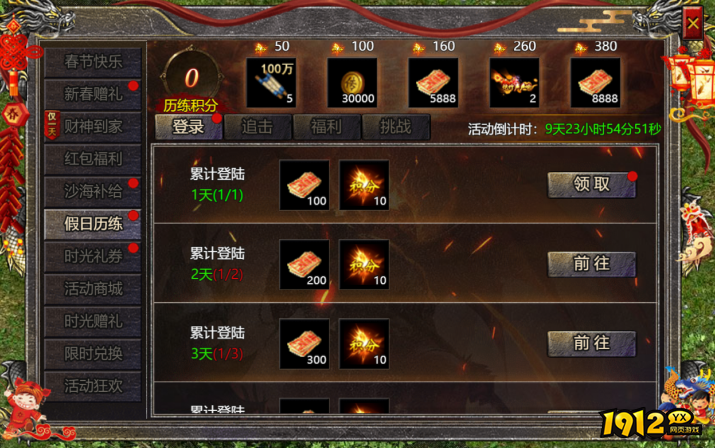This screenshot has height=448, width=715.
Task: Click 前往 for the 3-day login reward
Action: click(x=591, y=343)
